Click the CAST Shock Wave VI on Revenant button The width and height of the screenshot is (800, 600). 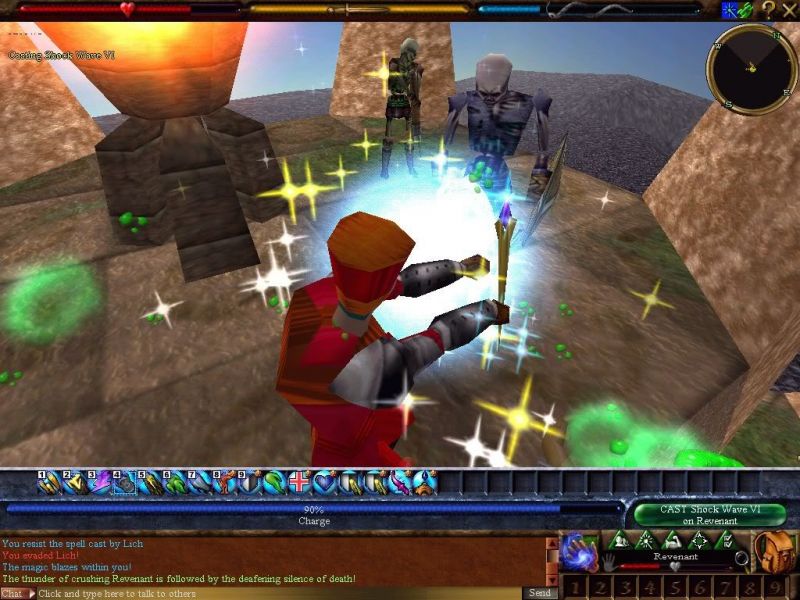[x=709, y=514]
